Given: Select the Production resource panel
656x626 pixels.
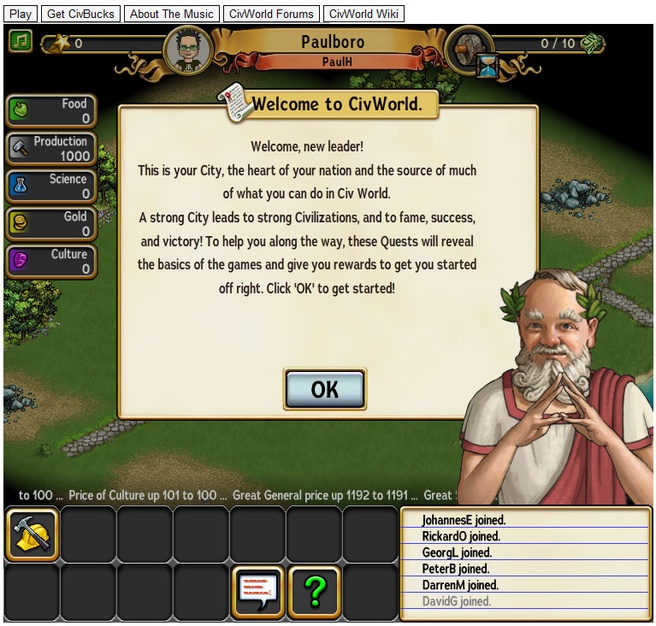Looking at the screenshot, I should [x=51, y=148].
